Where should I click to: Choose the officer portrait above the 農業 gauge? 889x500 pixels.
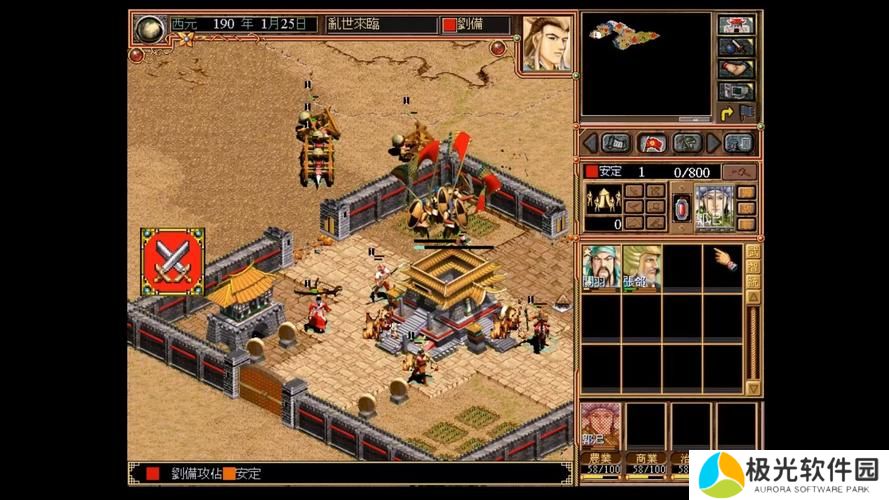click(x=600, y=425)
